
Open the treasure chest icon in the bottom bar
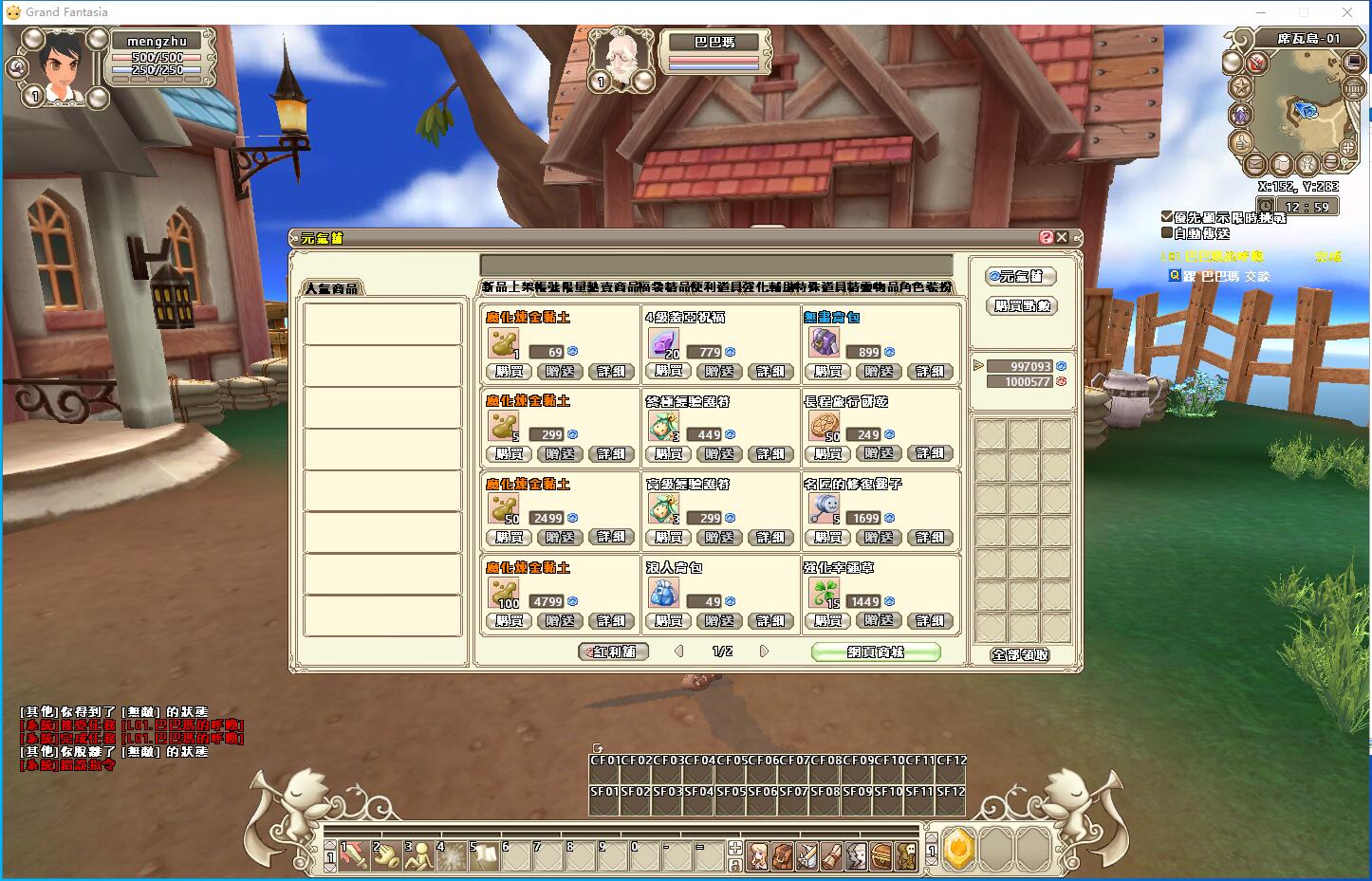(x=881, y=855)
